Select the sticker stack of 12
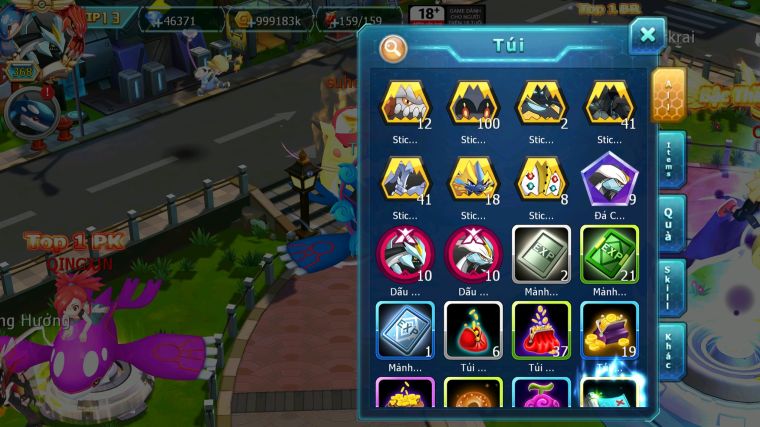 coord(405,104)
